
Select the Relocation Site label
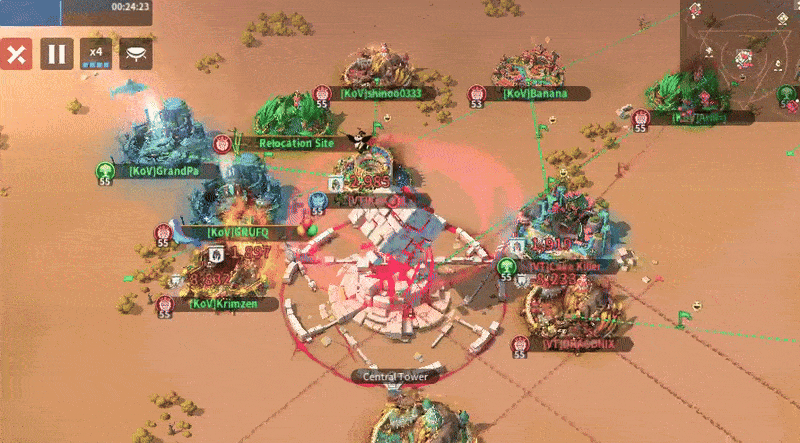click(x=296, y=144)
